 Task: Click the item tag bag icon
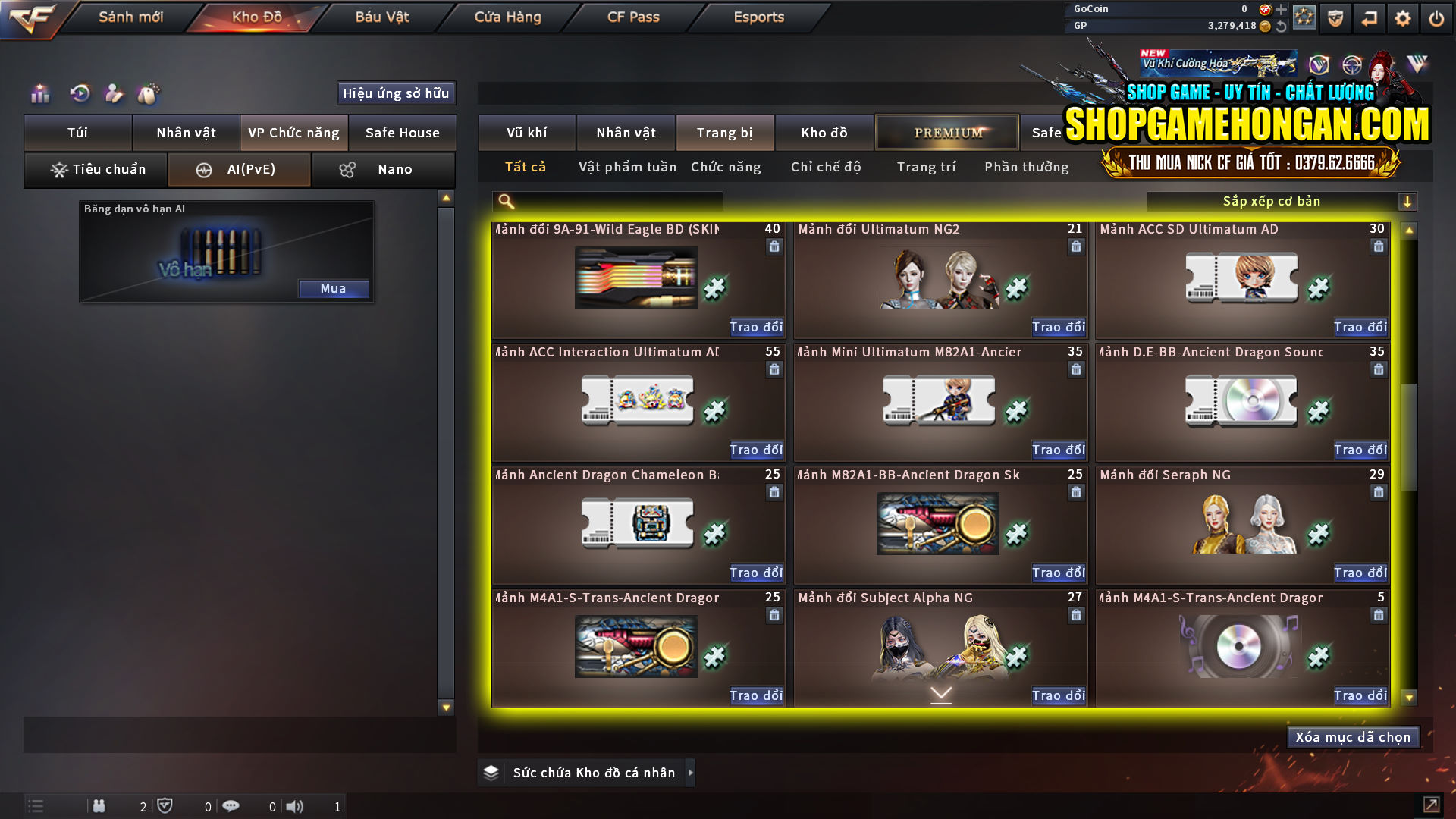(149, 94)
